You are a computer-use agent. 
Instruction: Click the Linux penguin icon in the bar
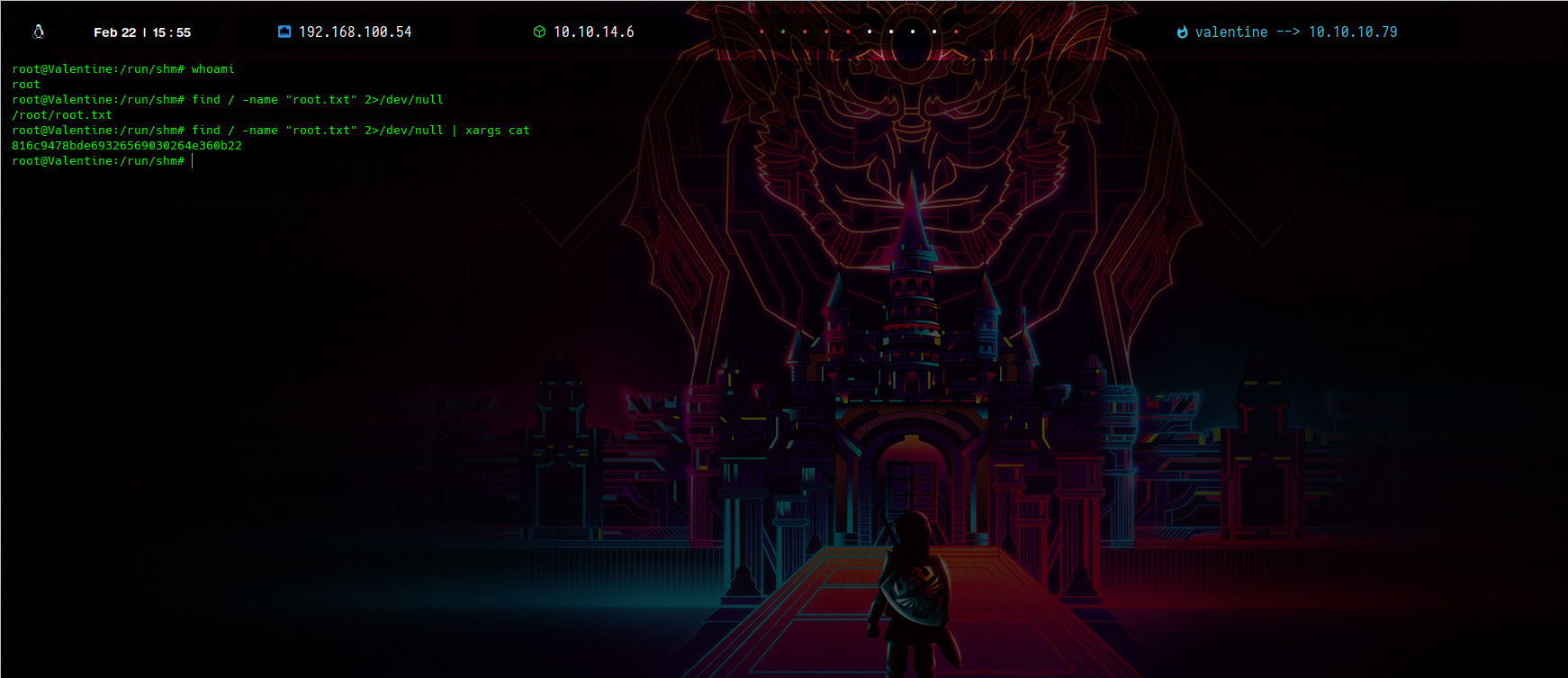[39, 32]
